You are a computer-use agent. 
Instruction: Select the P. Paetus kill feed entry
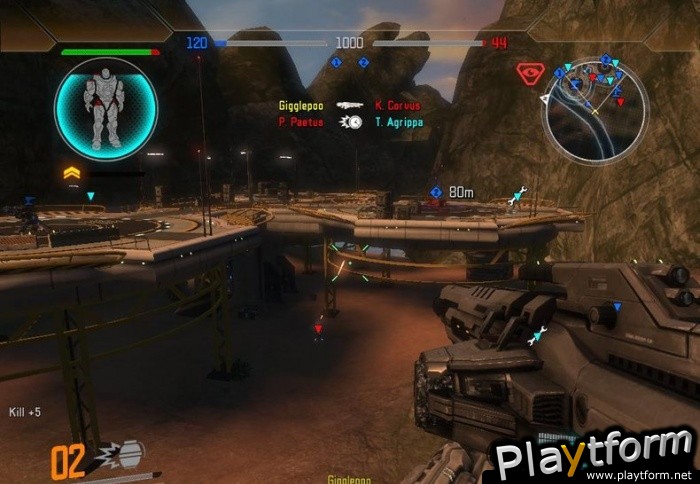301,122
